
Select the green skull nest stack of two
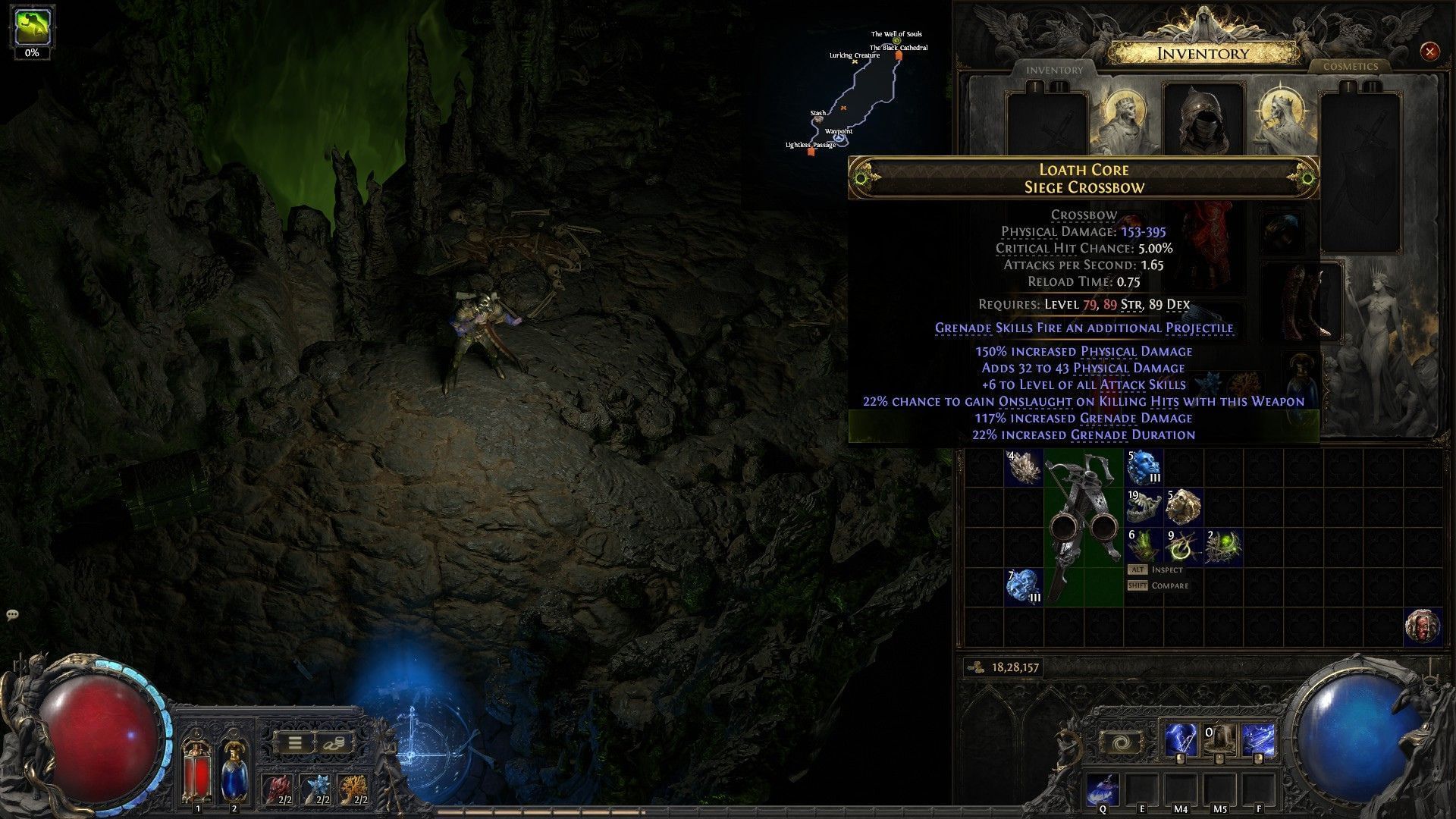point(1222,547)
